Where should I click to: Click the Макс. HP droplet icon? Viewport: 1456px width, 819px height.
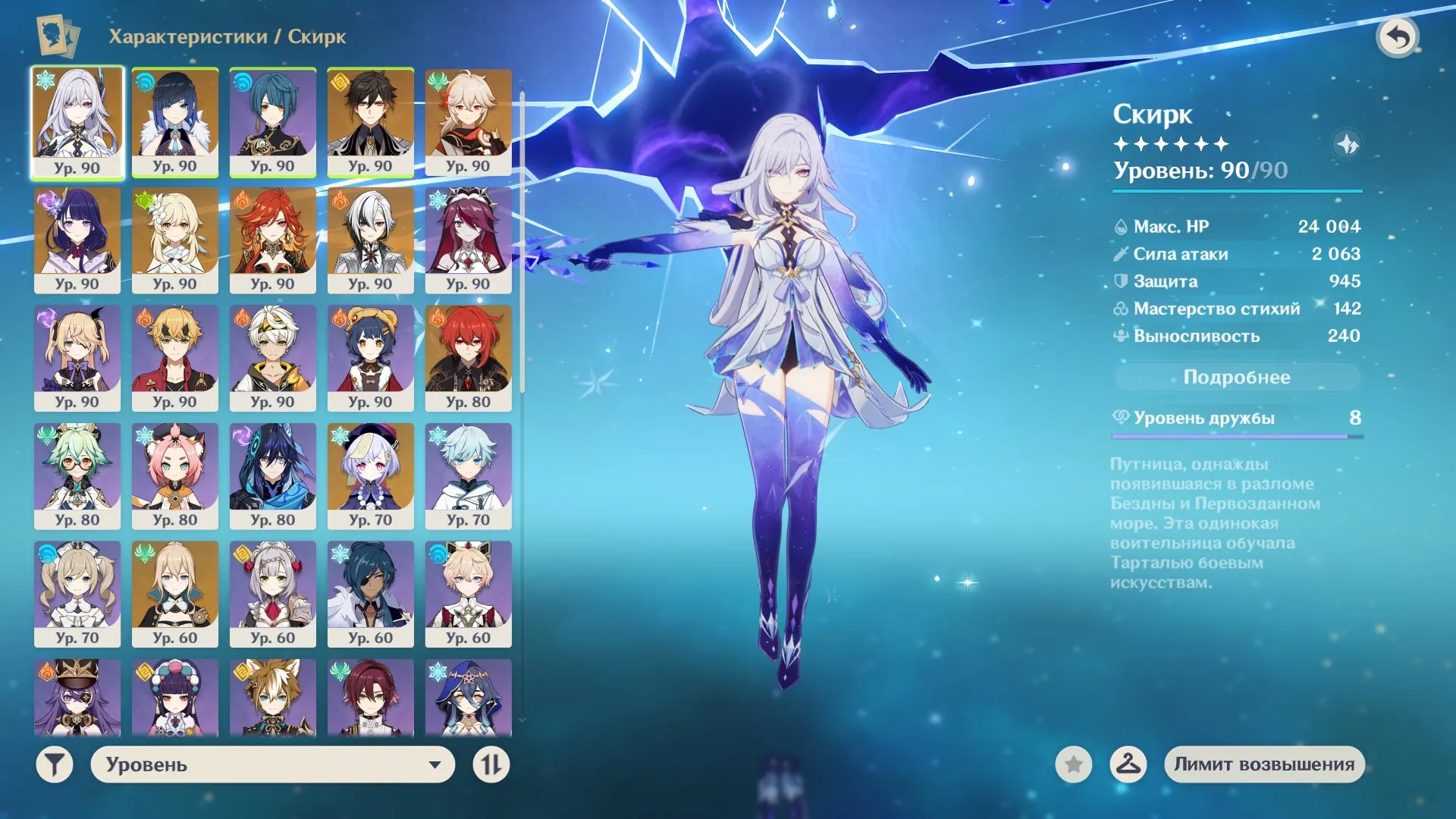[1120, 226]
